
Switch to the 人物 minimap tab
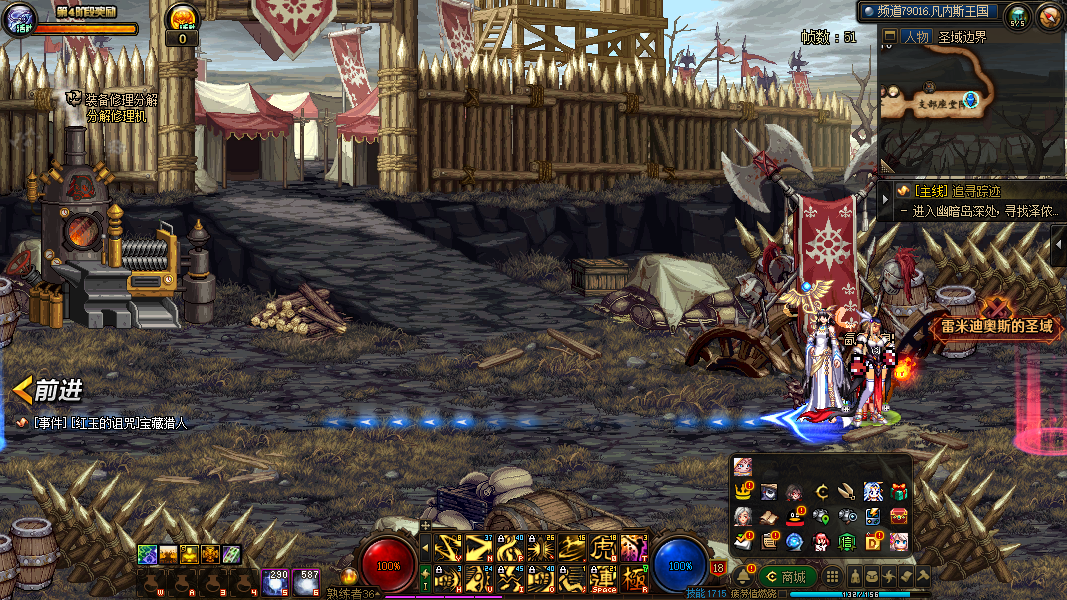click(915, 37)
